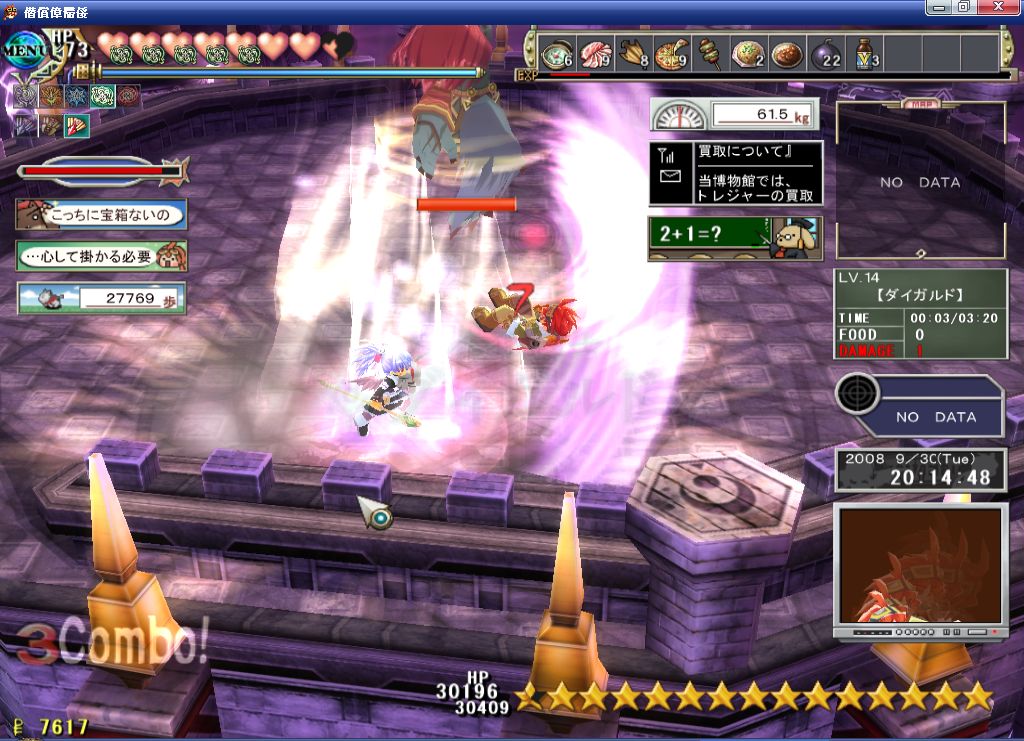Image resolution: width=1024 pixels, height=741 pixels.
Task: Open the monitor showing the red creature
Action: click(x=920, y=566)
